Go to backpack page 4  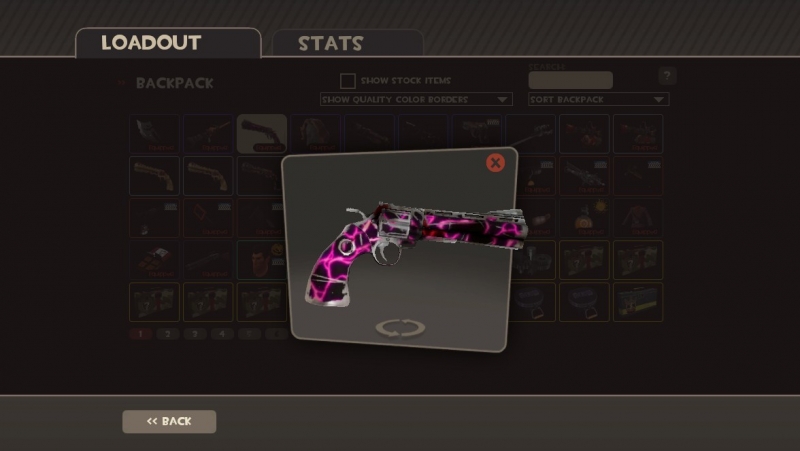pyautogui.click(x=224, y=334)
